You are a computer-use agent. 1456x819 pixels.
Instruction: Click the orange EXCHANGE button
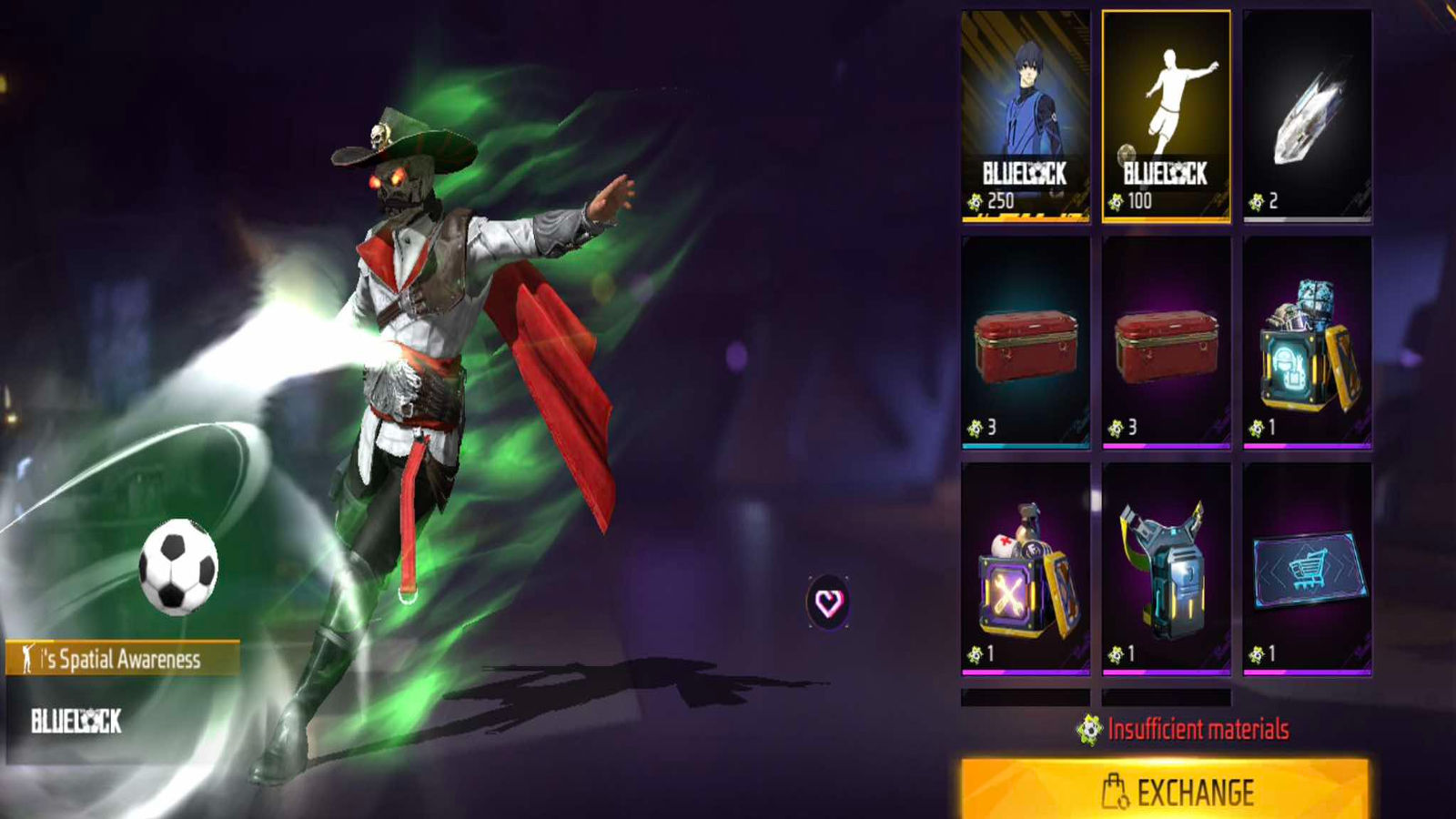click(1165, 790)
